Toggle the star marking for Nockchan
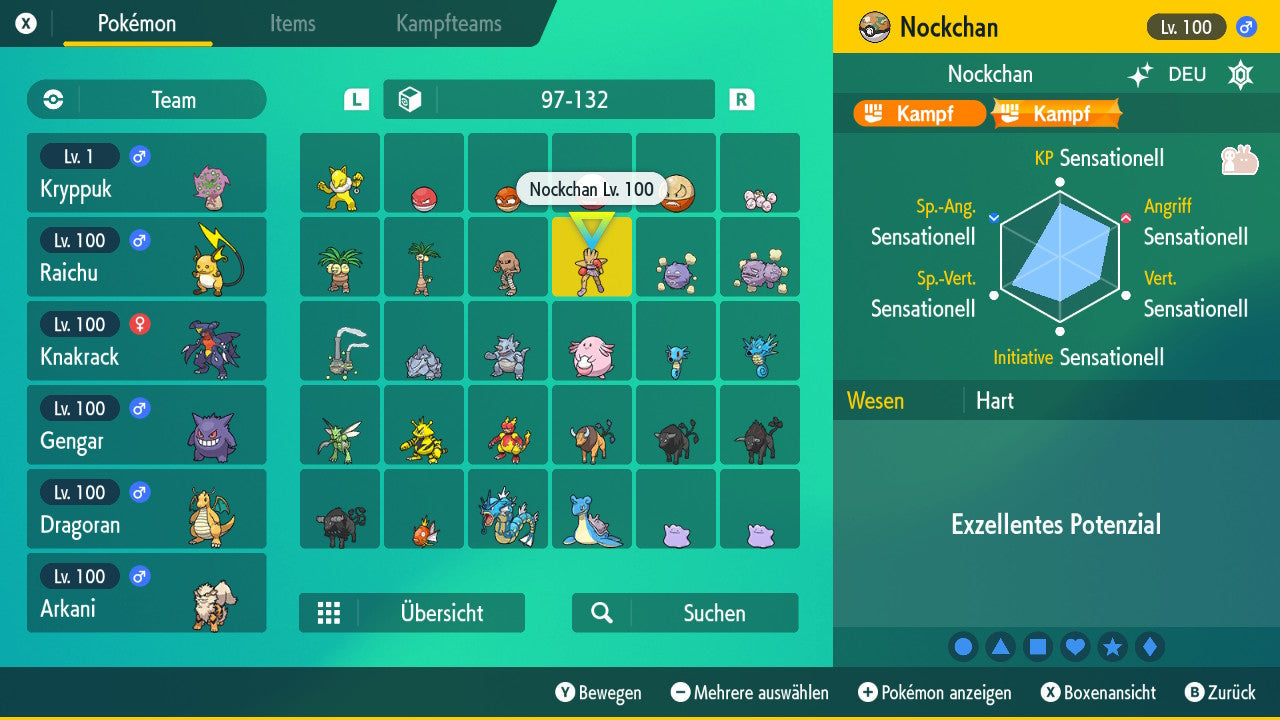This screenshot has width=1280, height=720. (1113, 646)
